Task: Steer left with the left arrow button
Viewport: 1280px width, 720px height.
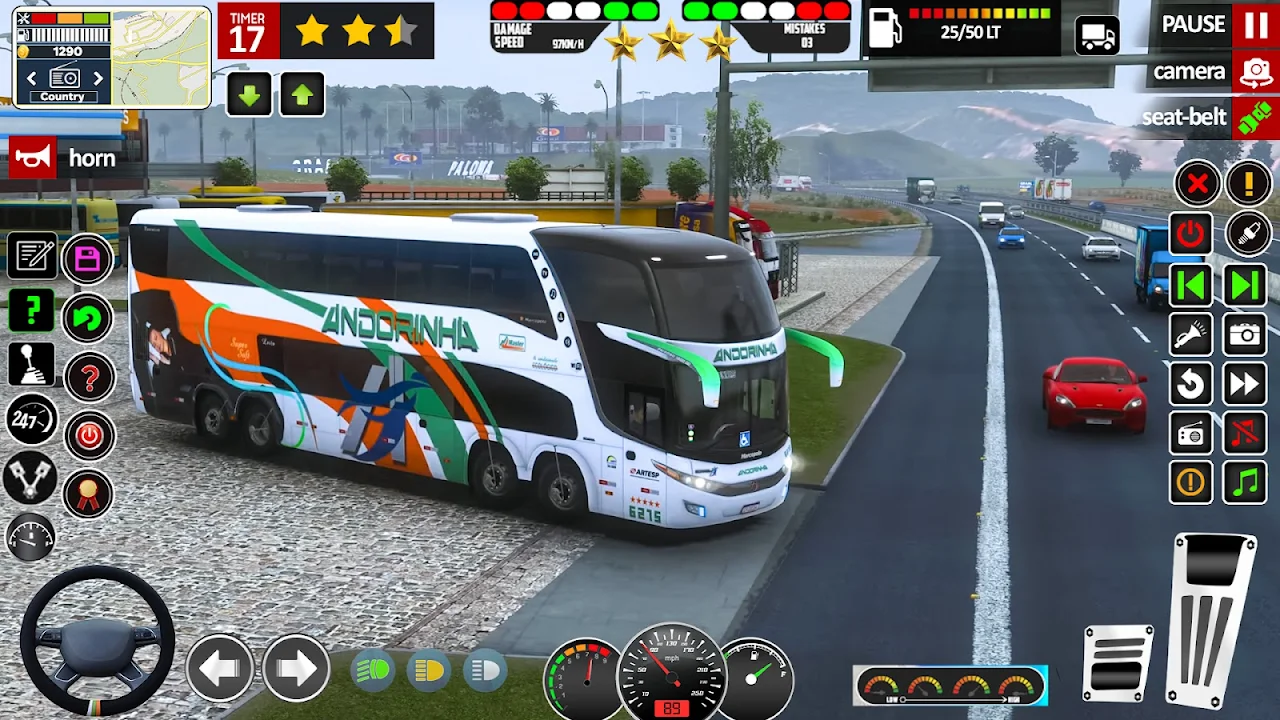Action: pos(220,667)
